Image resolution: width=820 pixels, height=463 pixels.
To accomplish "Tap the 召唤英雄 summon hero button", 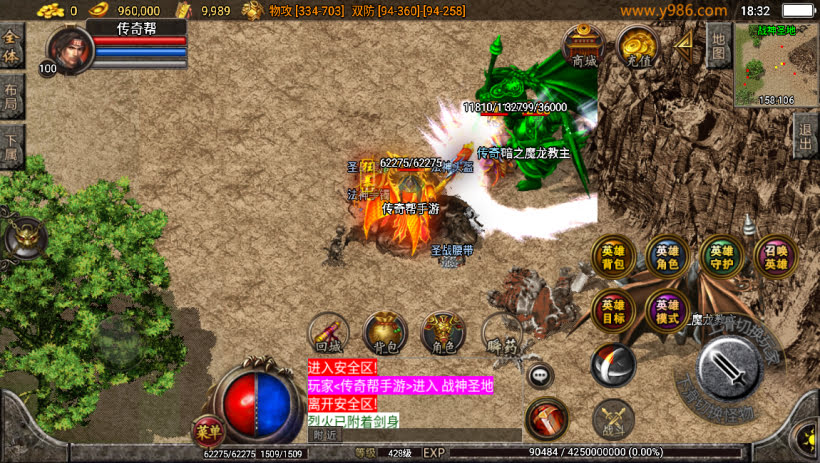I will pos(776,257).
